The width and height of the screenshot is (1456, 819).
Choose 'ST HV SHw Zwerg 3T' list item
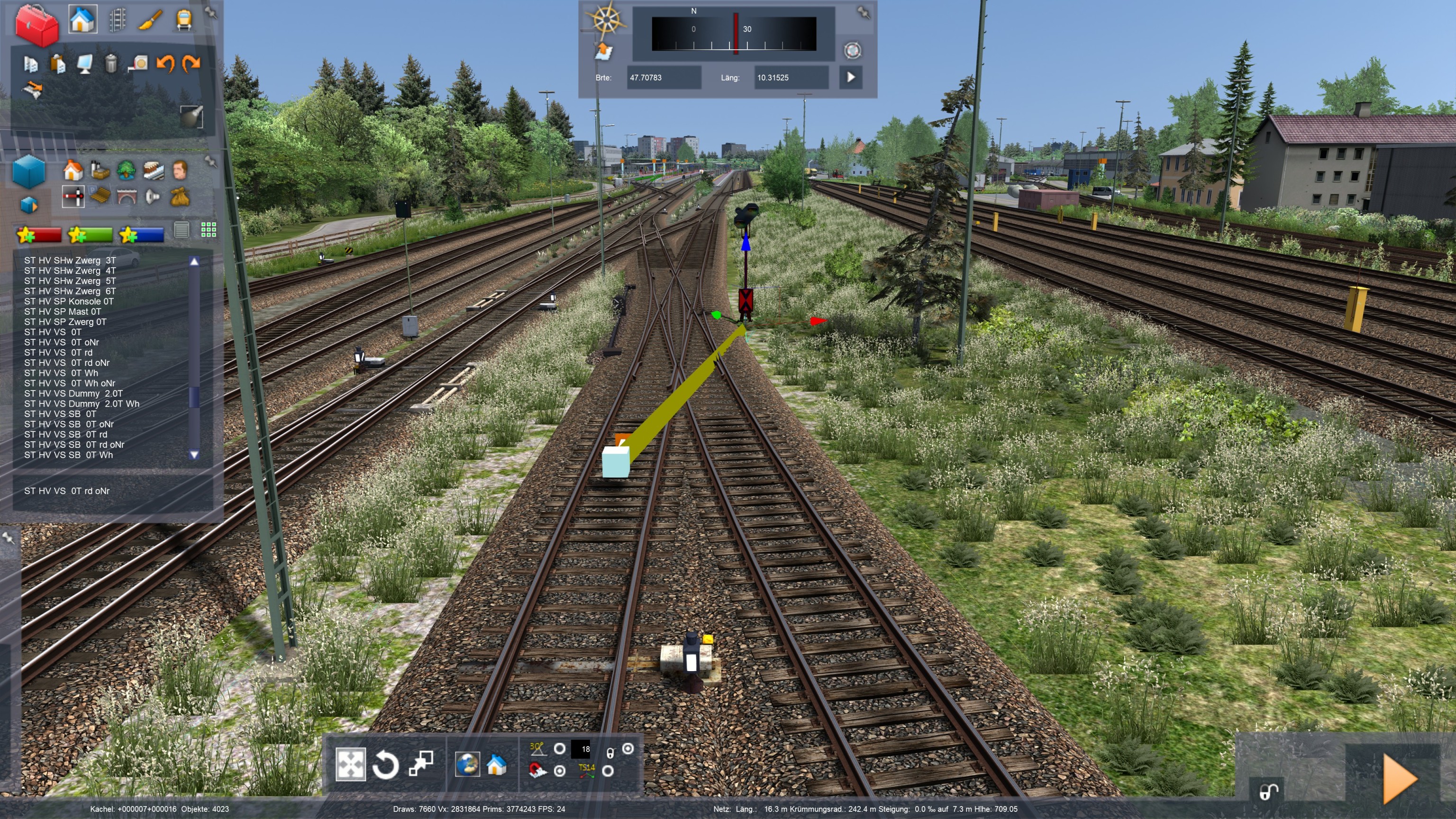click(70, 261)
